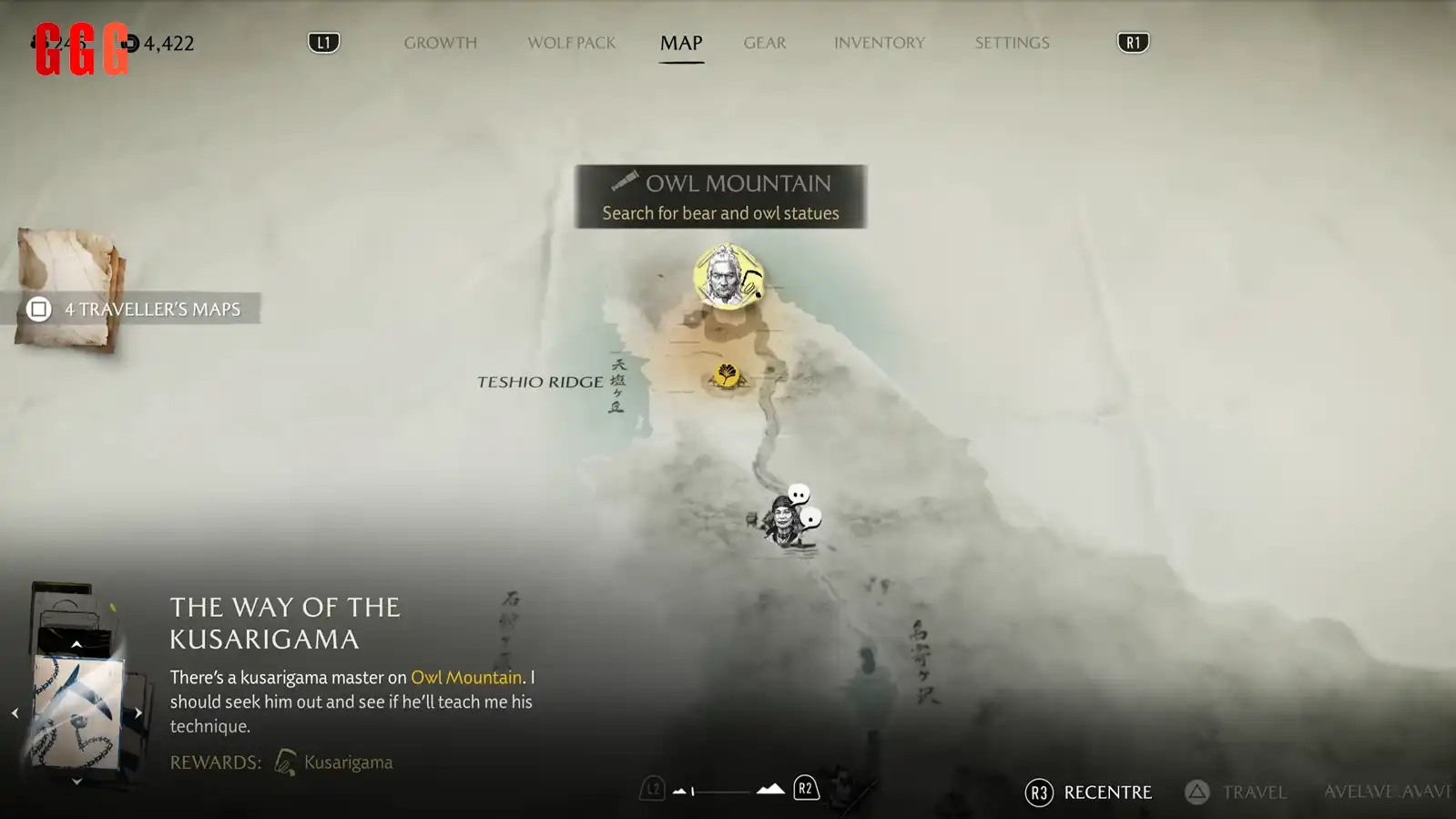
Task: Switch to the Growth tab
Action: point(440,43)
